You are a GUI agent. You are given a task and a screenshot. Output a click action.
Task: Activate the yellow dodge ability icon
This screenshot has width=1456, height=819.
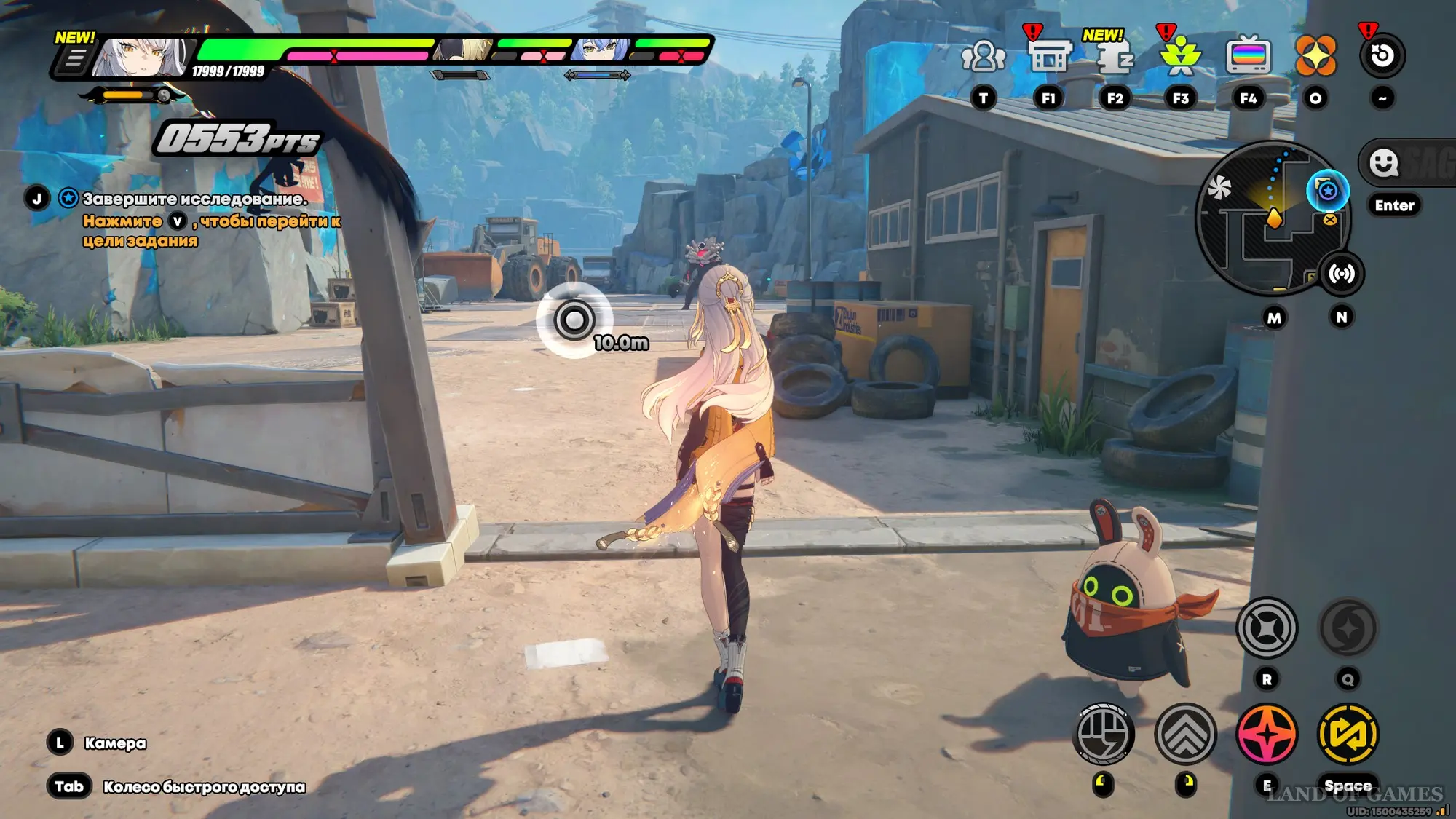(x=1348, y=734)
